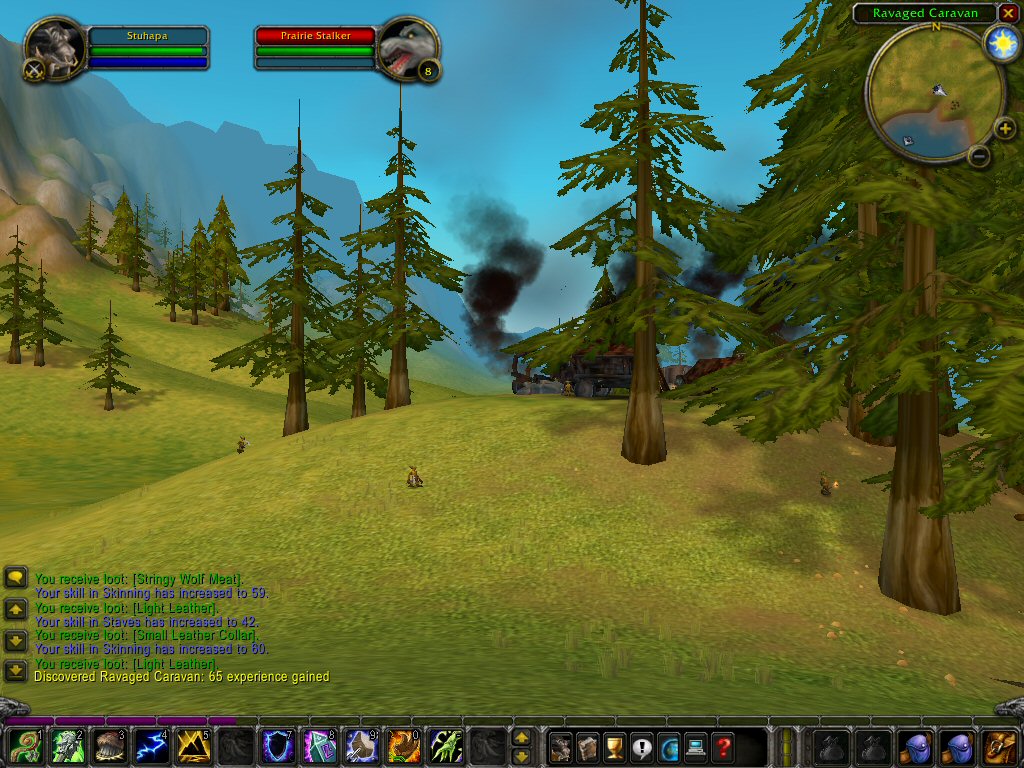Click the circular minimap
The image size is (1024, 768).
point(934,92)
